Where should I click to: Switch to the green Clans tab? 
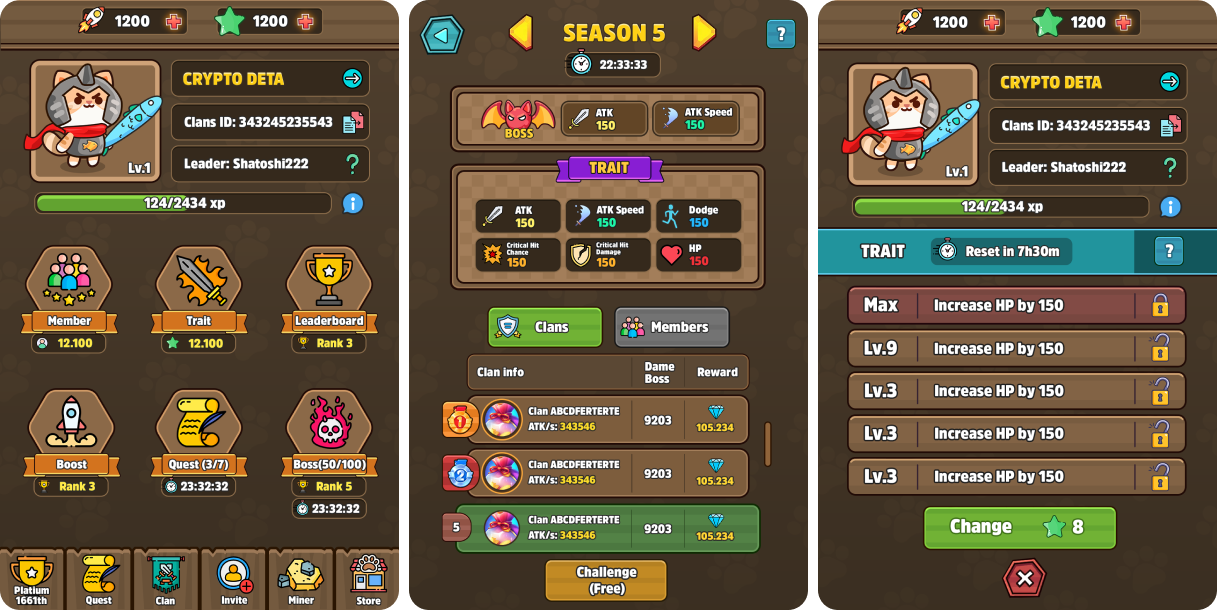(545, 327)
